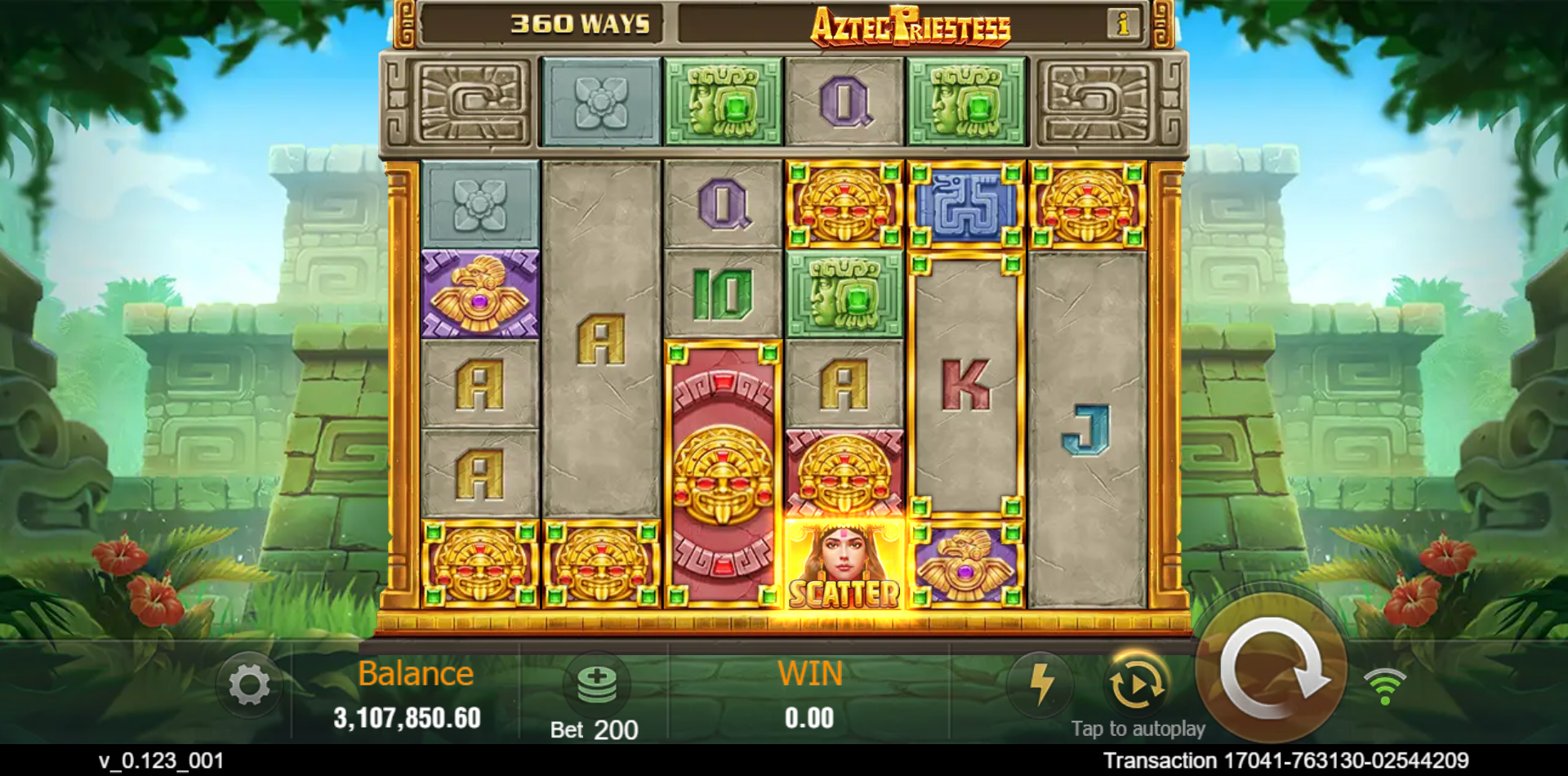Open the settings gear menu
The image size is (1568, 776).
[249, 685]
